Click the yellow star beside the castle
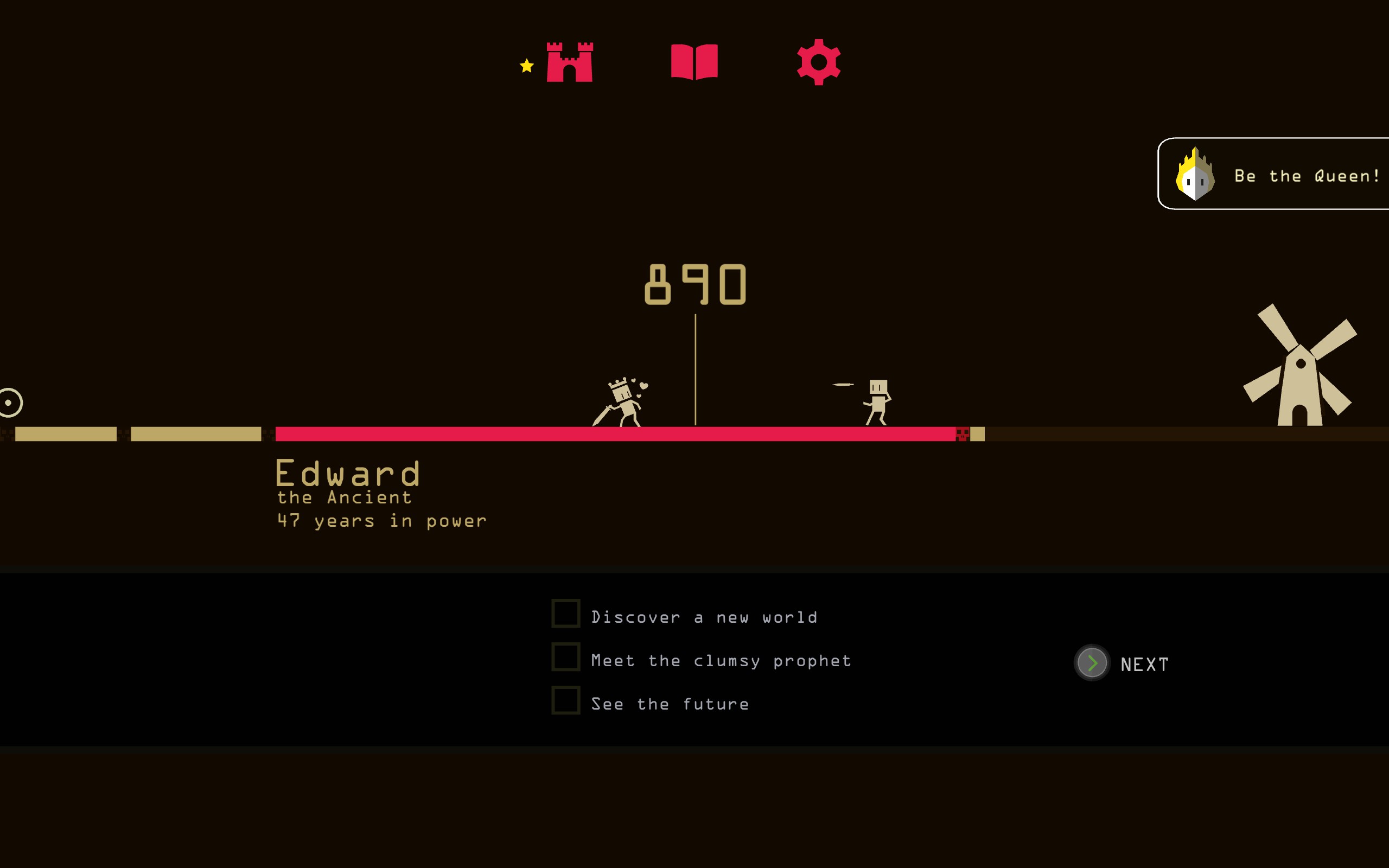This screenshot has height=868, width=1389. pos(526,65)
